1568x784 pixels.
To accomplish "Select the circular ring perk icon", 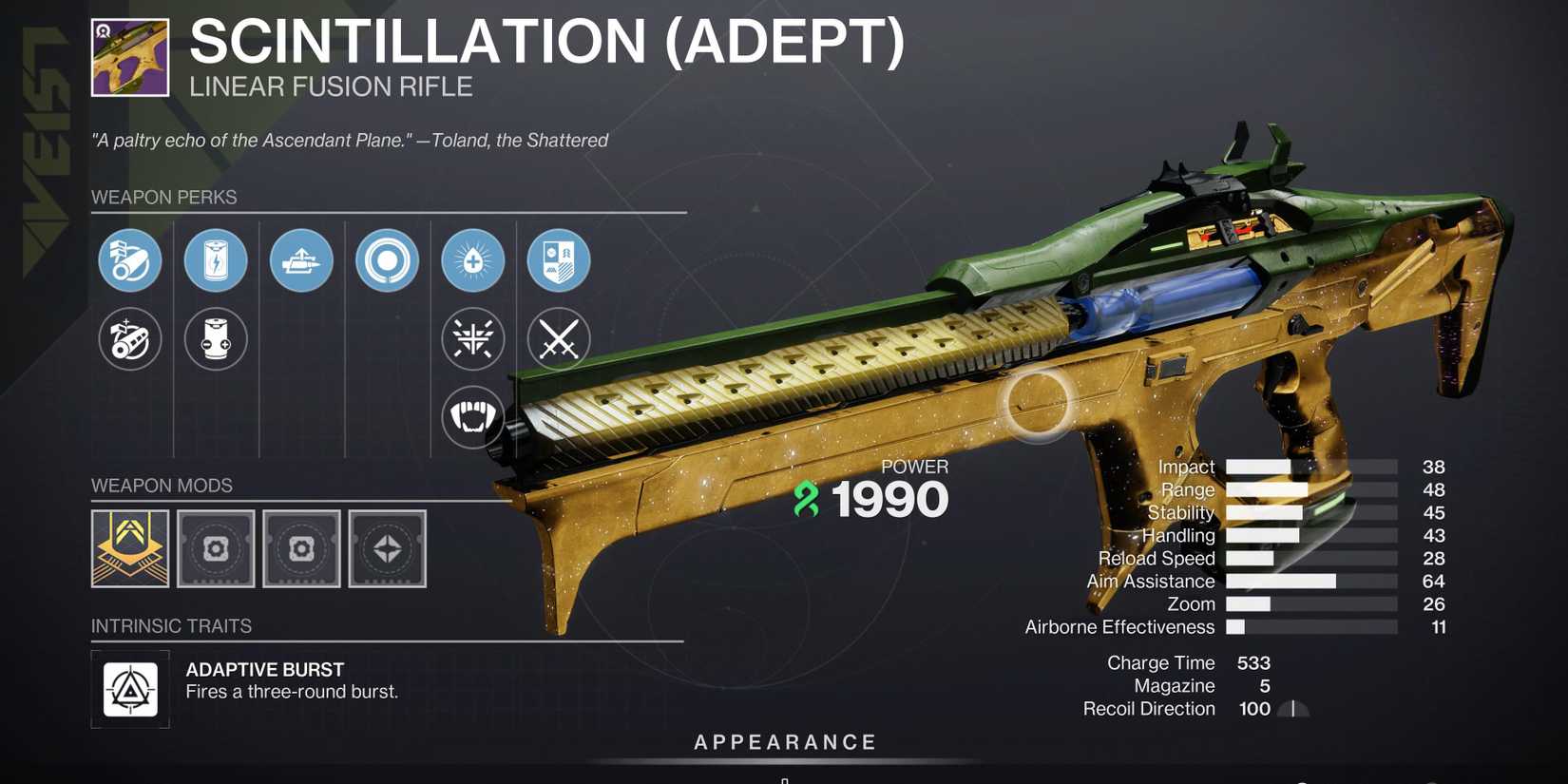I will pyautogui.click(x=387, y=260).
